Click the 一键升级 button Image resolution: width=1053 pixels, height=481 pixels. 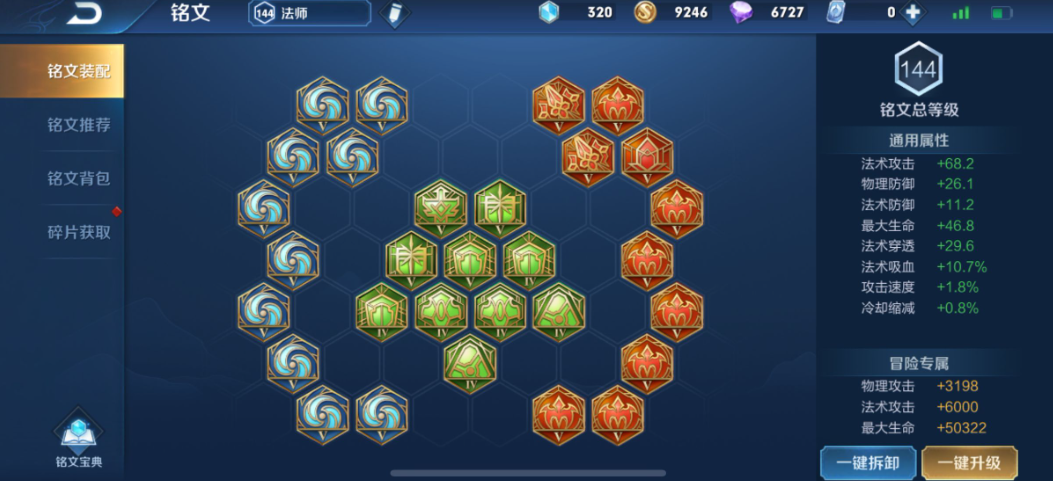968,463
